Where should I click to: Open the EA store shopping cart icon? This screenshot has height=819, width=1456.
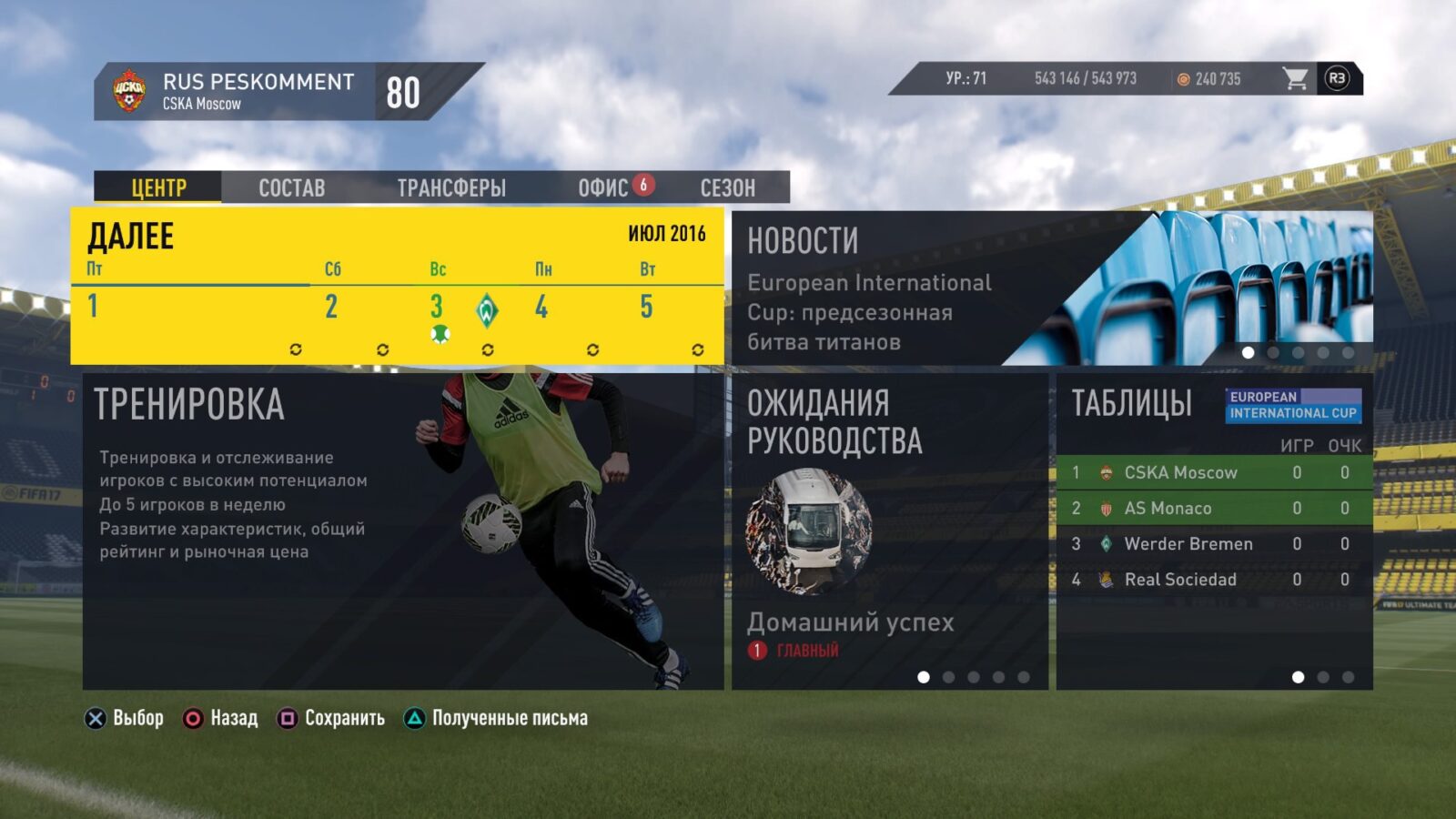pyautogui.click(x=1296, y=79)
